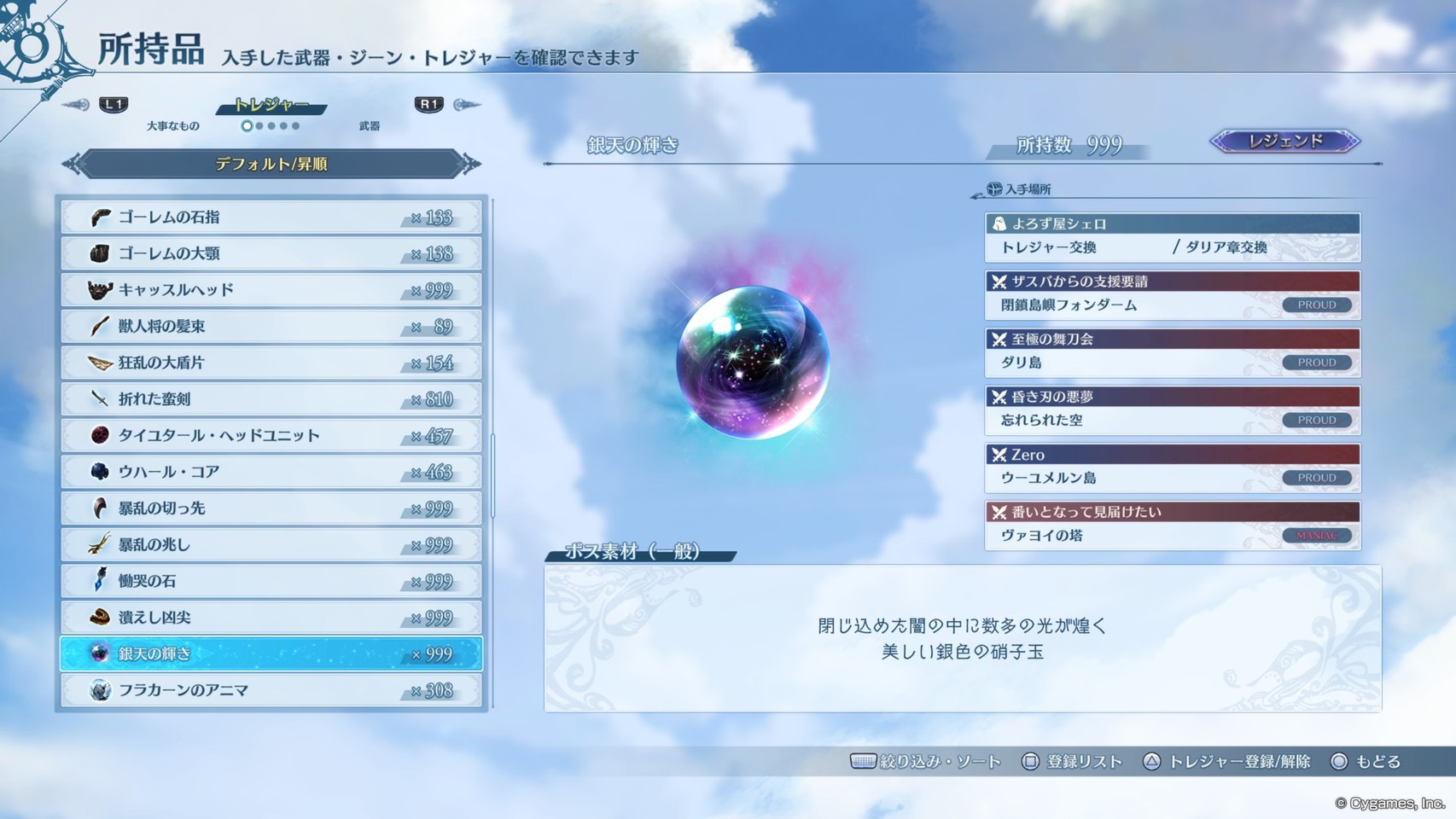
Task: Select the ウハール・コア item row
Action: [x=271, y=472]
